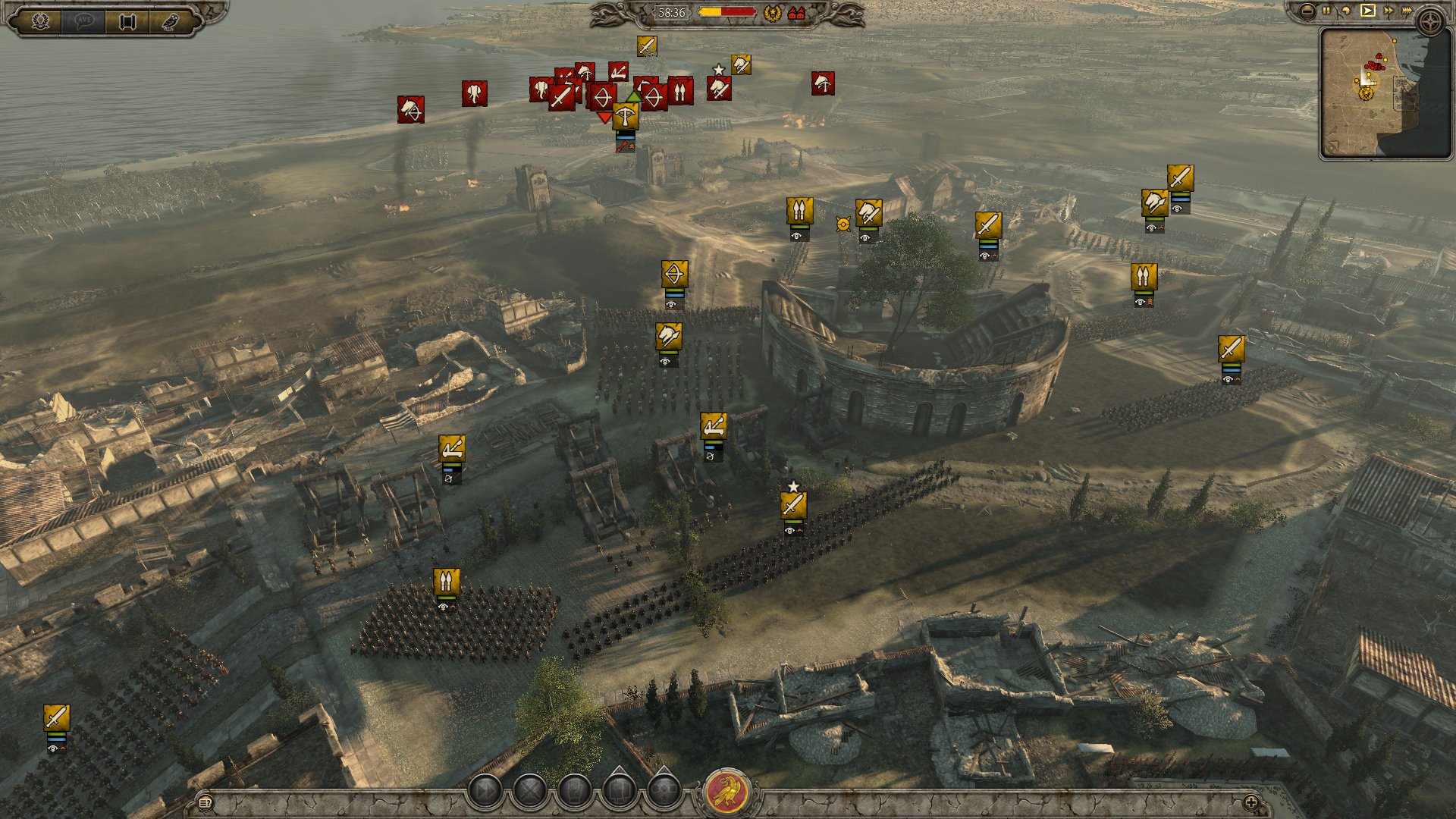Open the list button on bottom-left bar
Screen dimensions: 1456x819
pos(205,802)
